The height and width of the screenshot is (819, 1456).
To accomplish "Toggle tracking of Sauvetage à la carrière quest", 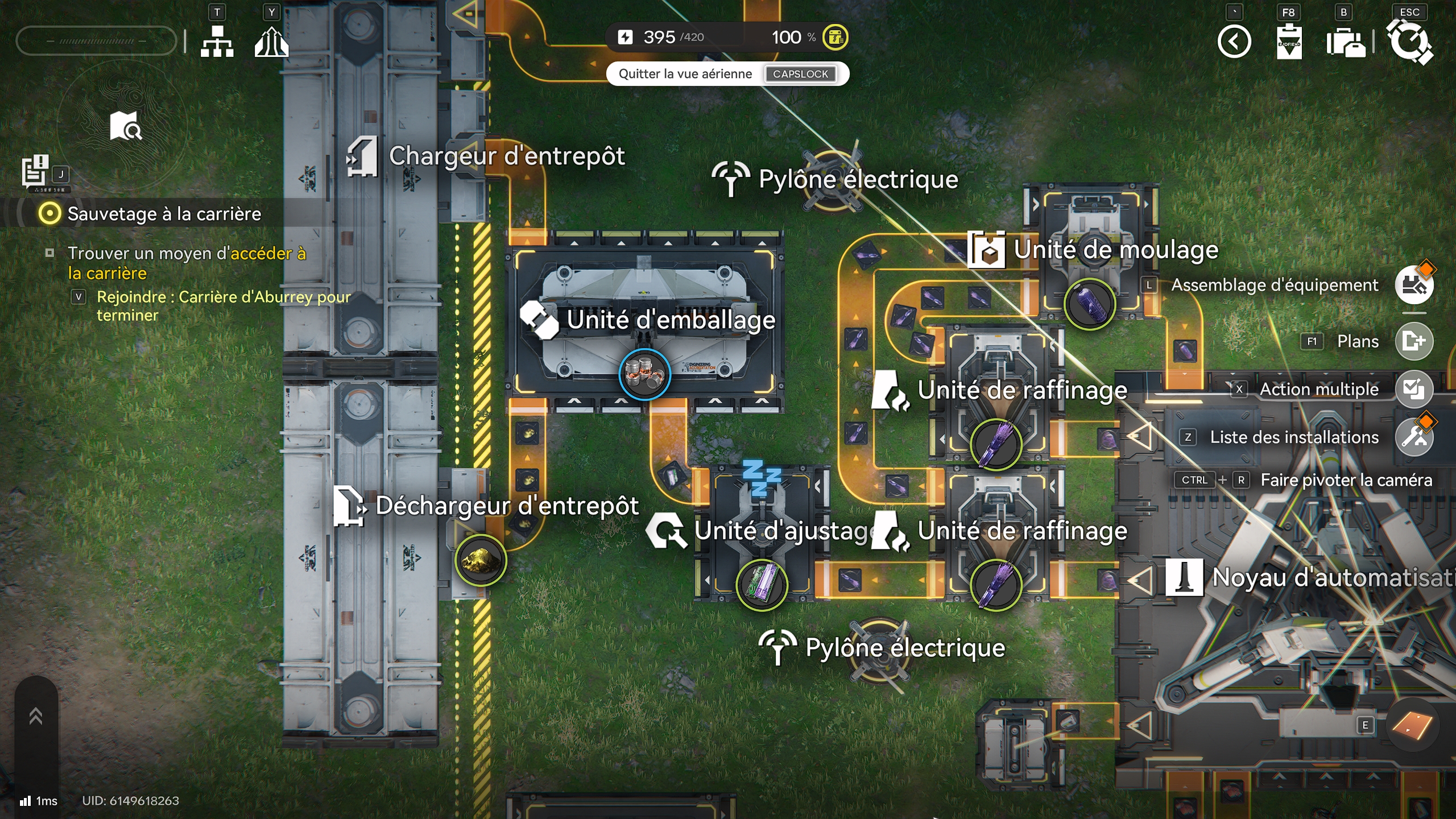I will [50, 214].
